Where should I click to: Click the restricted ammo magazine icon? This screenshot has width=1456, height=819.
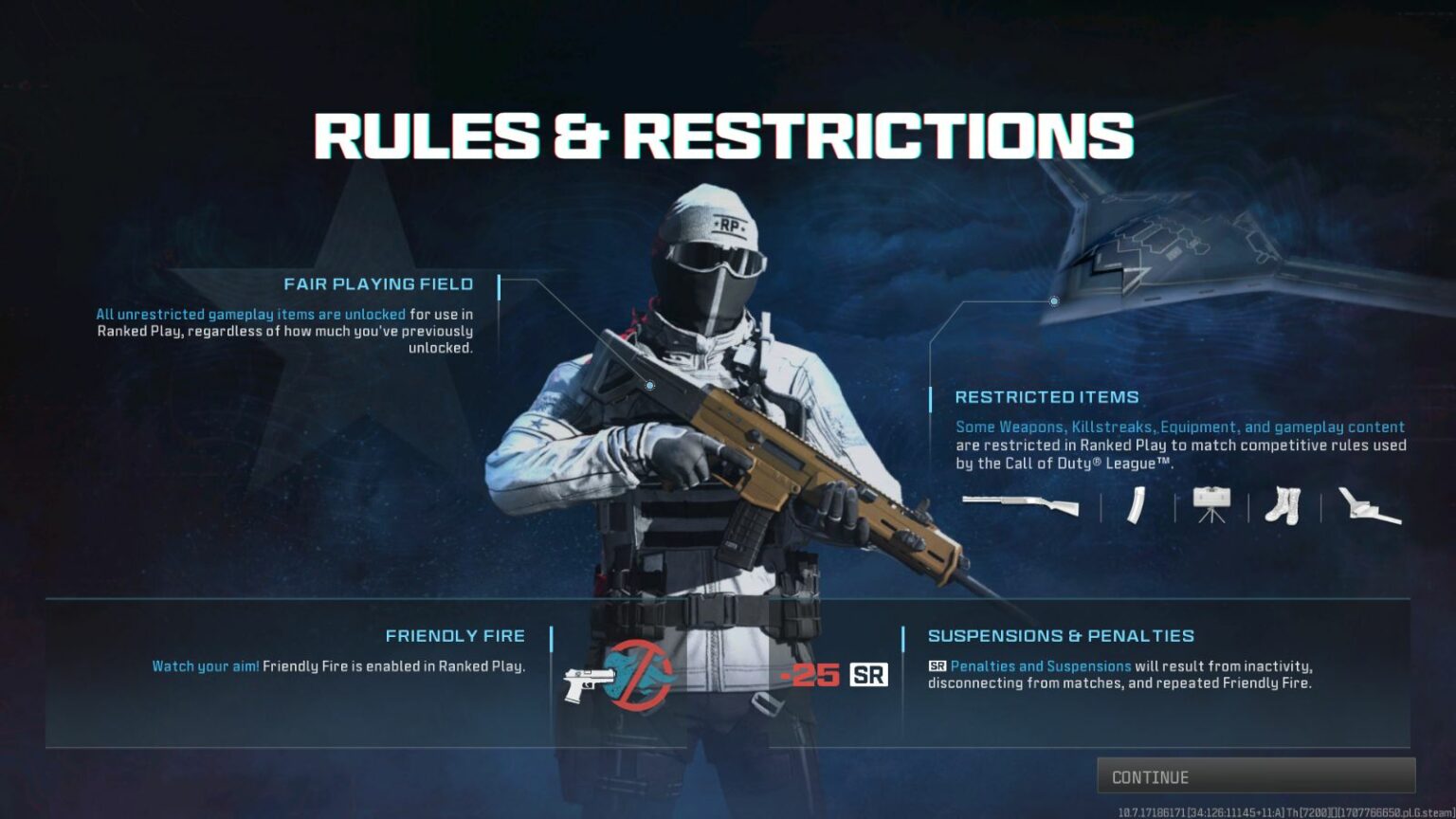tap(1136, 505)
